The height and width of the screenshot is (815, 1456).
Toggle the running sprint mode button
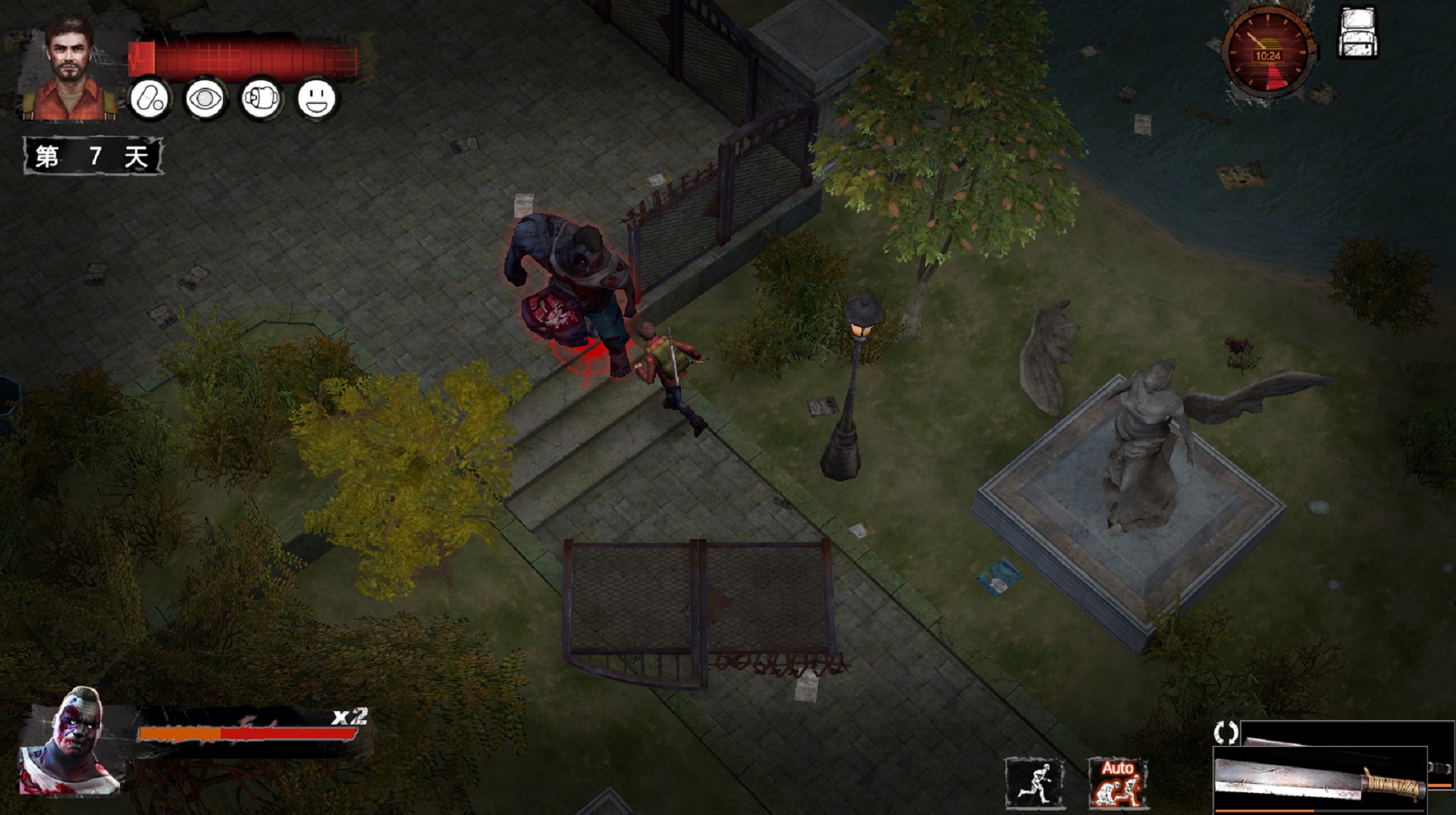[1034, 783]
